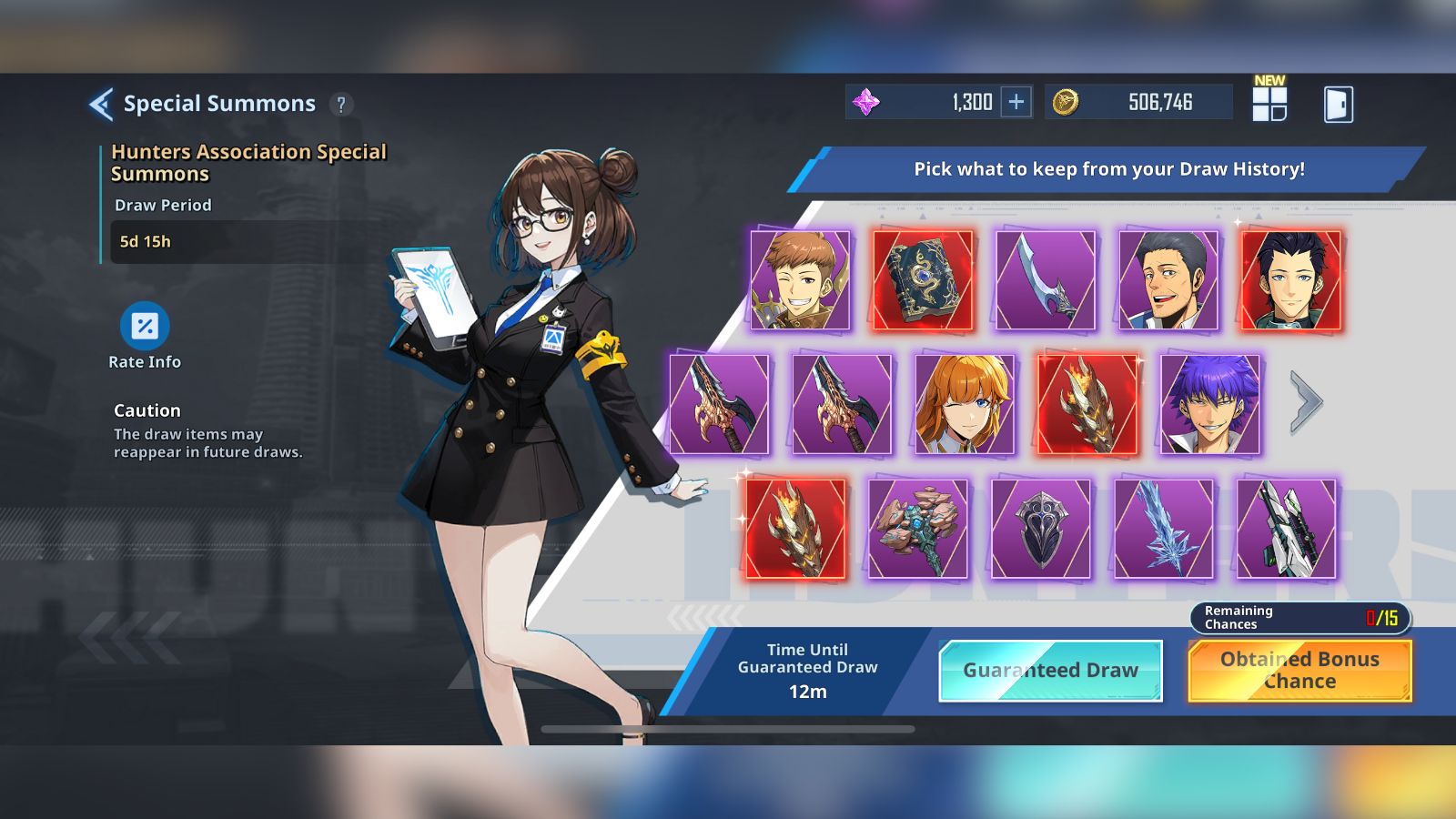Select the purple-haired hunter portrait
1456x819 pixels.
click(x=1210, y=403)
